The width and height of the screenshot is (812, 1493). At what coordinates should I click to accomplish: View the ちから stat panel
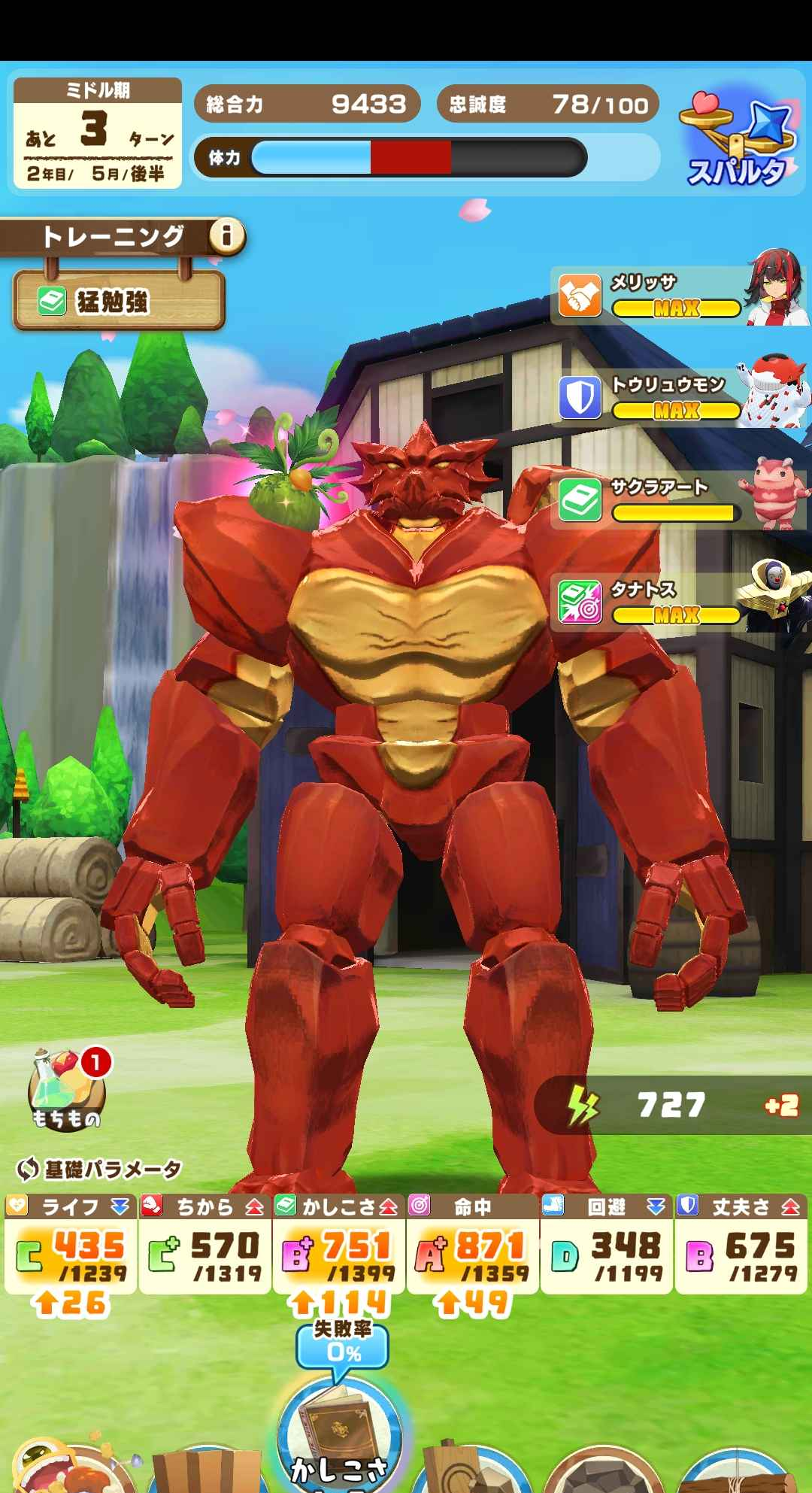[205, 1243]
